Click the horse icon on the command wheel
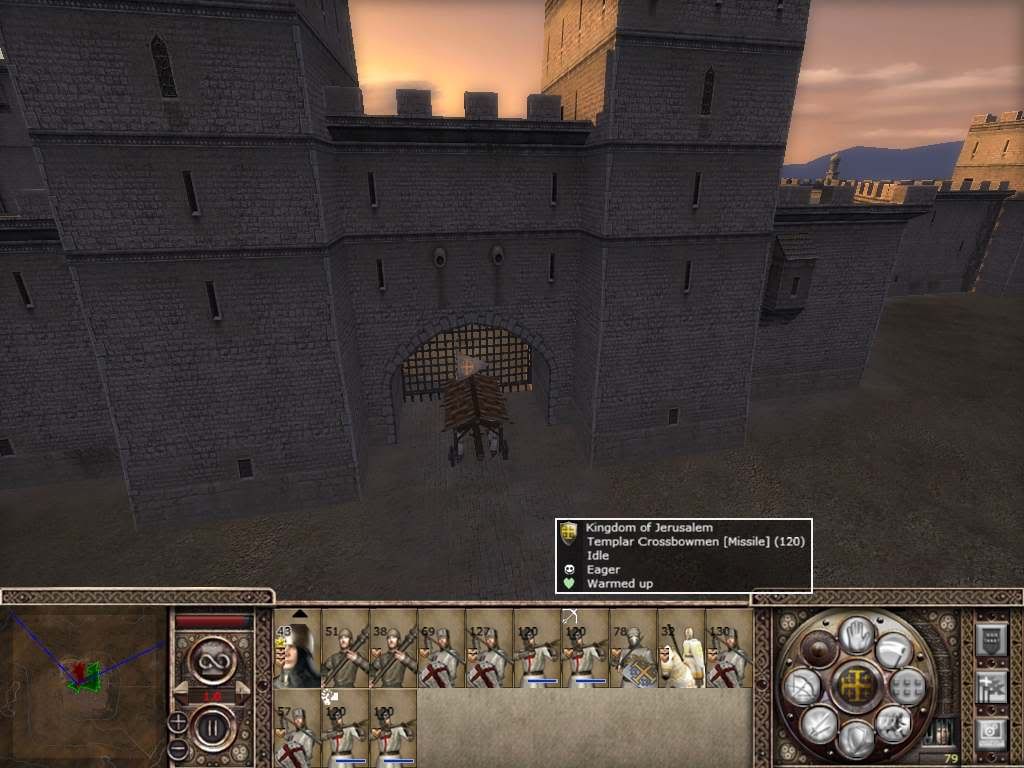Screen dimensions: 1024x768 (892, 725)
